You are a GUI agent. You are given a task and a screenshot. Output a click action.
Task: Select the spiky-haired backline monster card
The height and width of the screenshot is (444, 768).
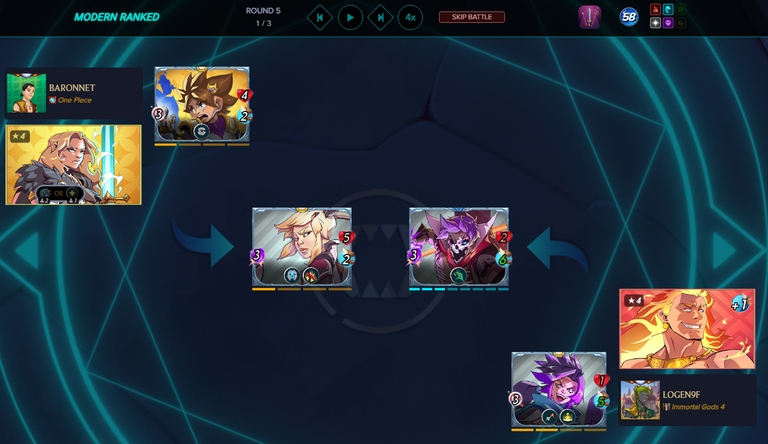201,105
